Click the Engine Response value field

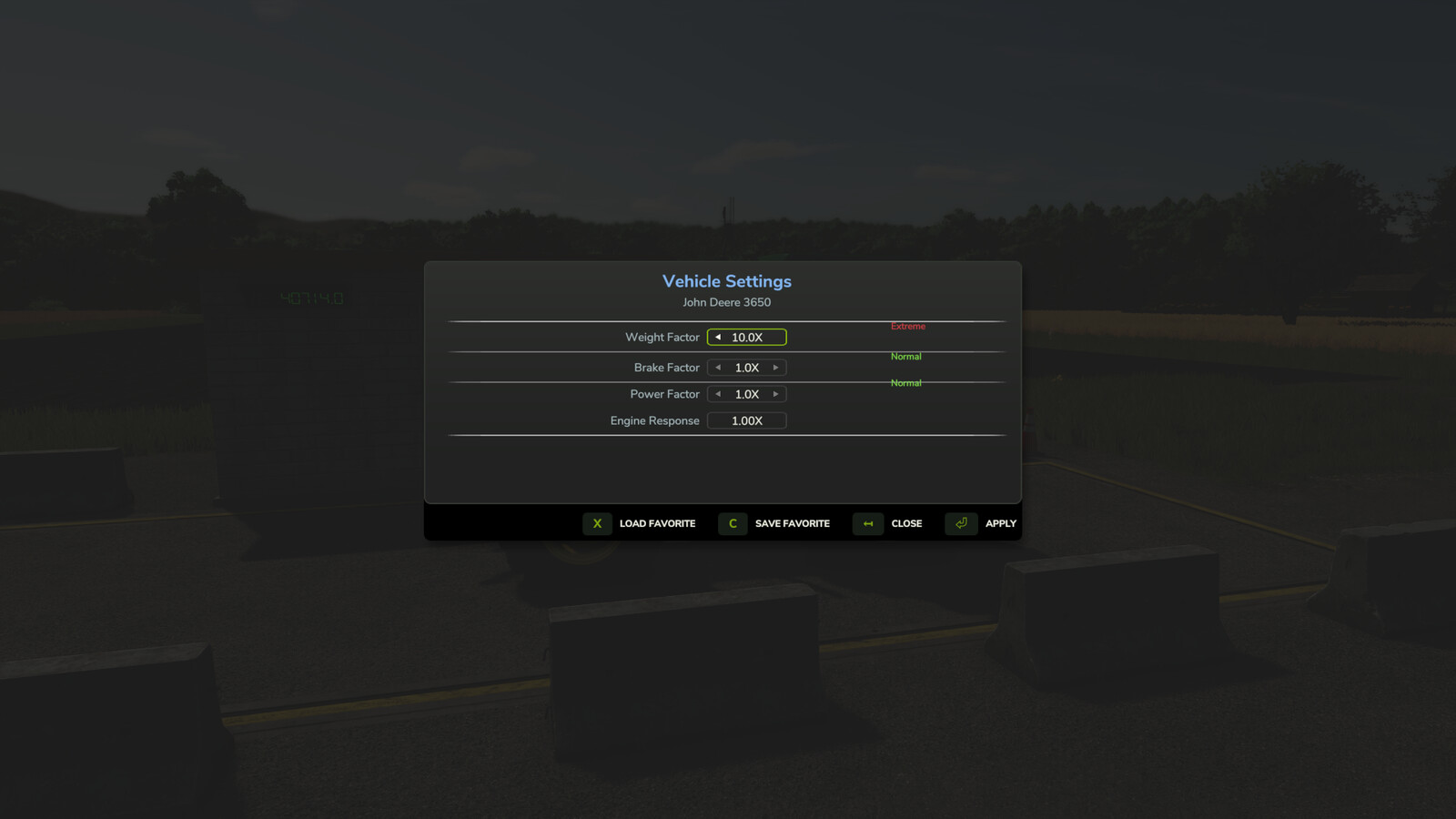(746, 420)
